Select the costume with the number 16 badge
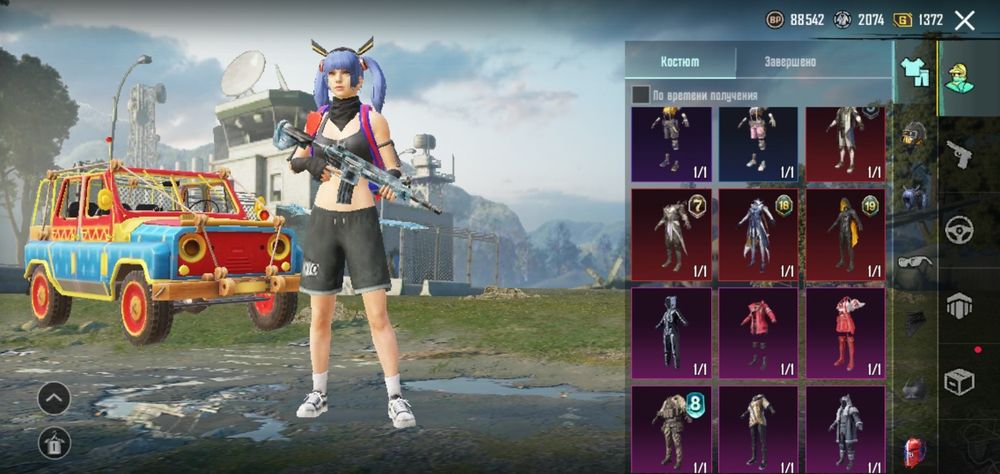This screenshot has width=1000, height=474. click(x=758, y=235)
